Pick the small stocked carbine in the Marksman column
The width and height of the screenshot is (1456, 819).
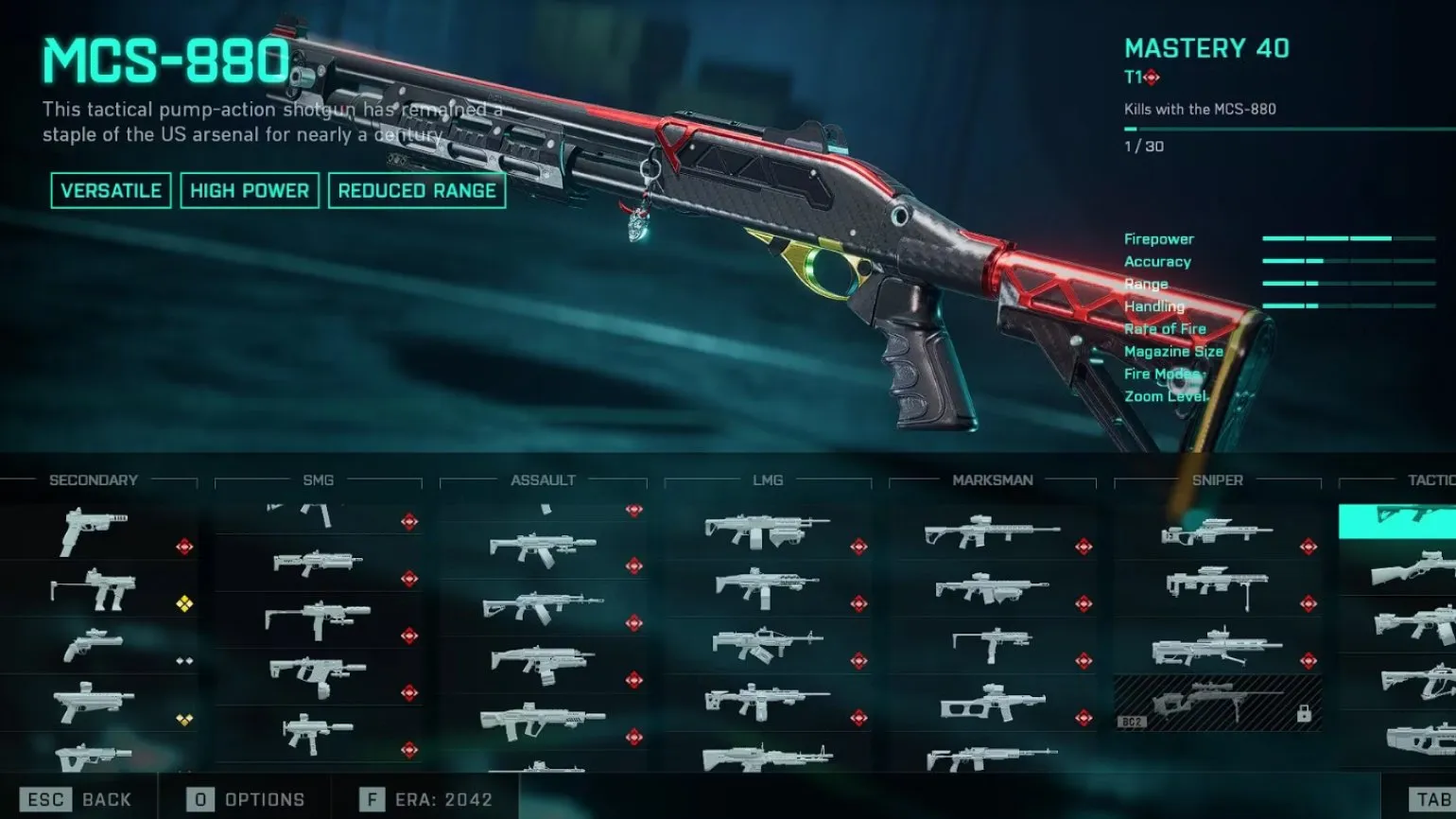(993, 647)
